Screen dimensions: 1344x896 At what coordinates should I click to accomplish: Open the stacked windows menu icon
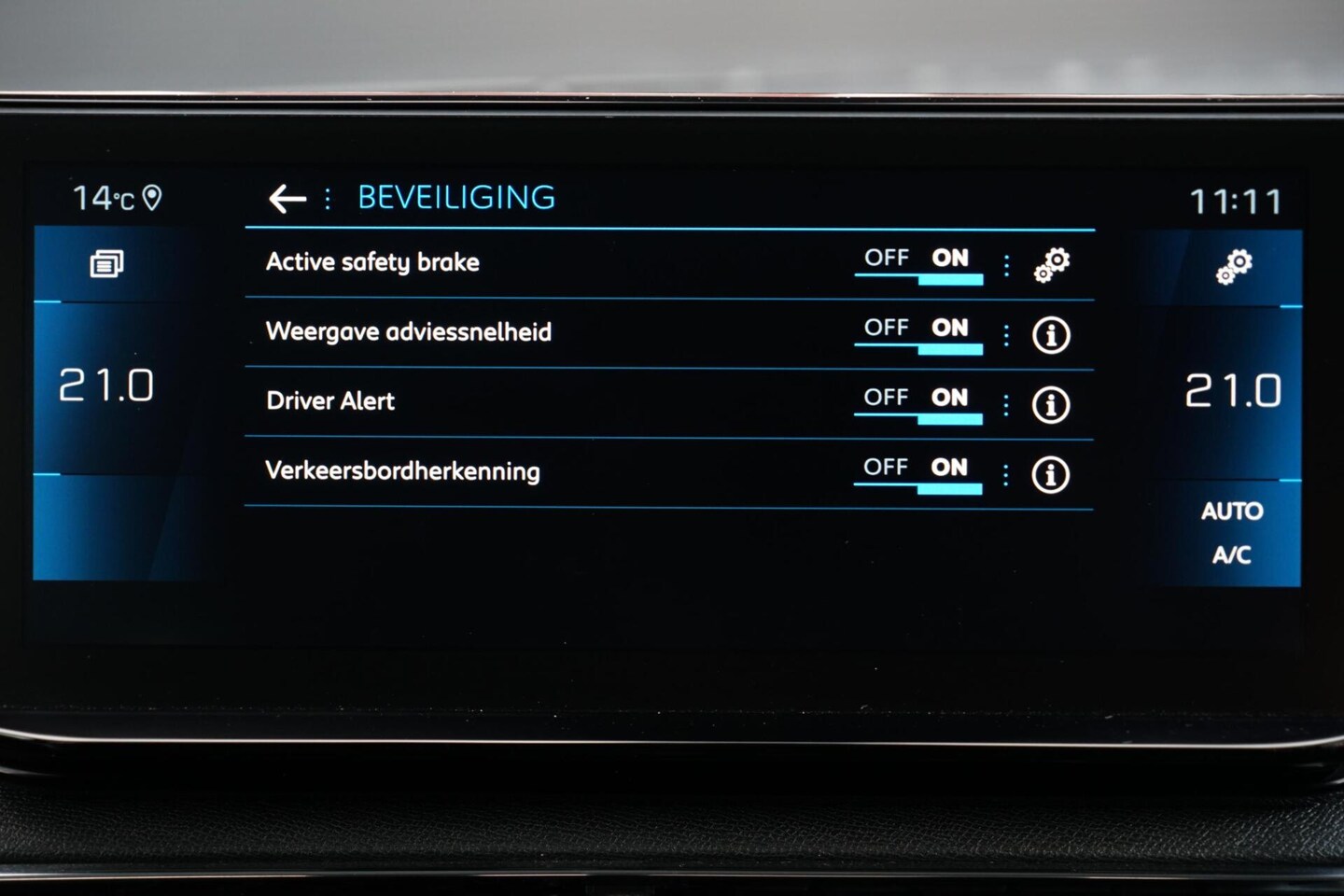tap(106, 264)
